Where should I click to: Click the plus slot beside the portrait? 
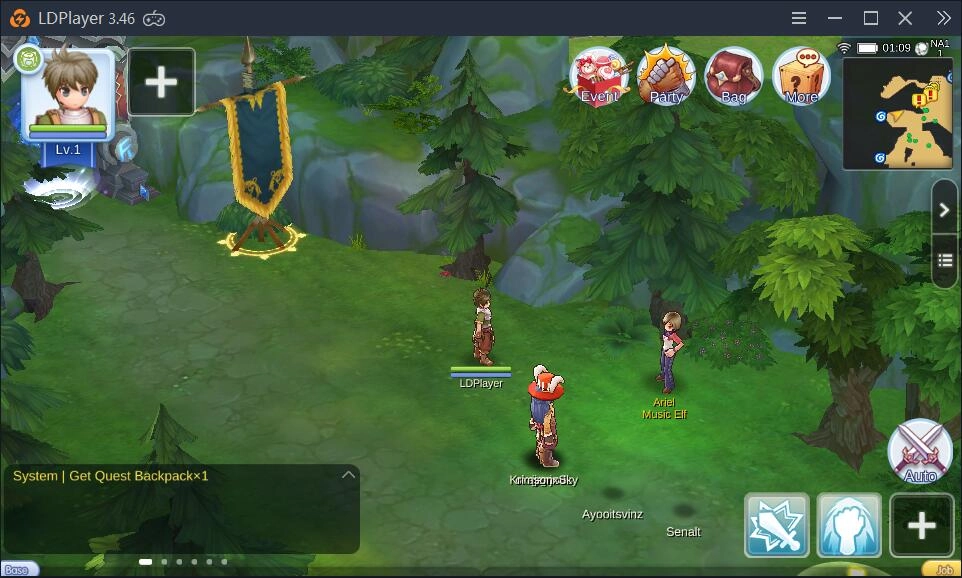[x=161, y=82]
